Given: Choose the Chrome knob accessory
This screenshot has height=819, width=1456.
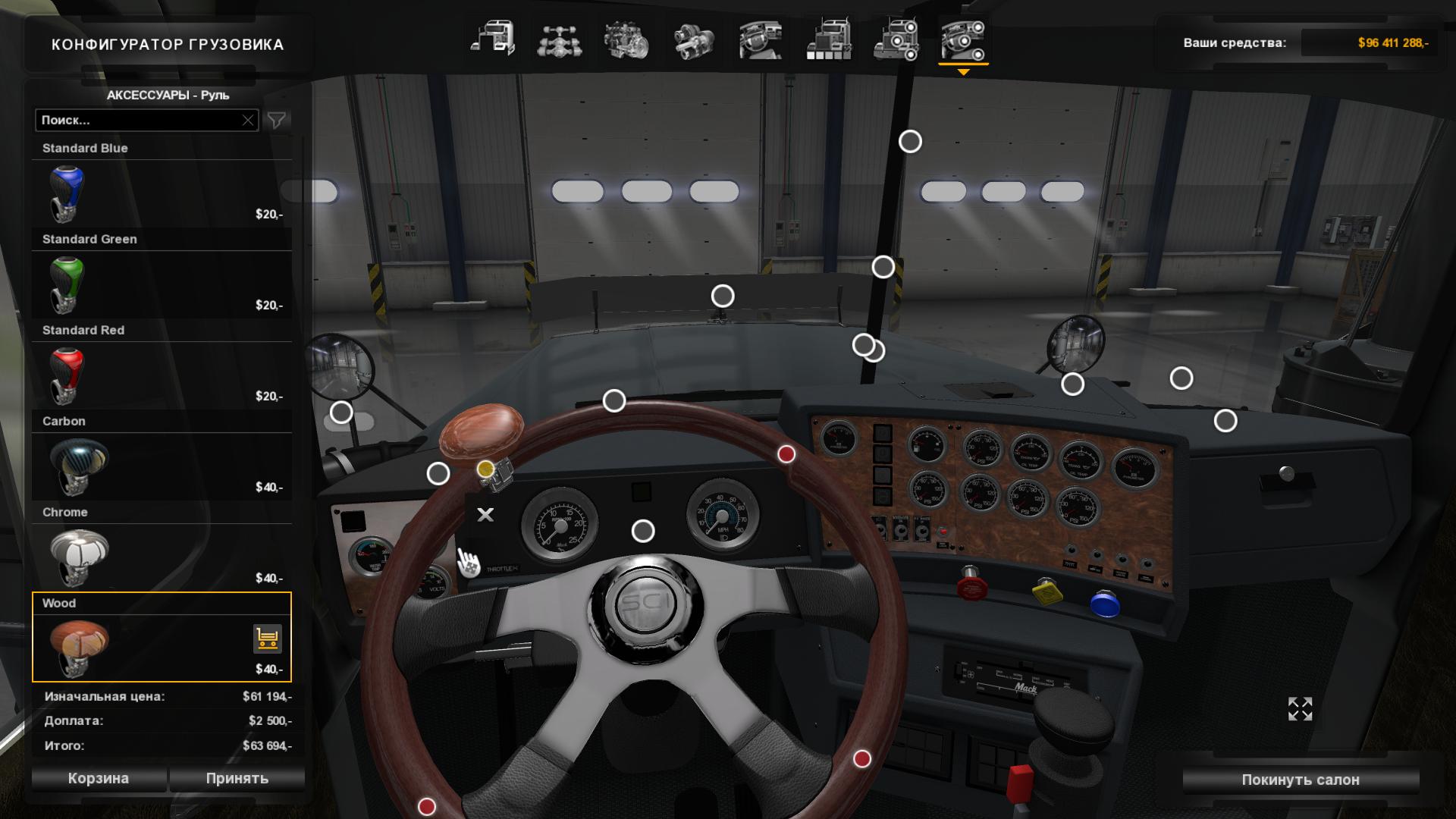Looking at the screenshot, I should (162, 557).
